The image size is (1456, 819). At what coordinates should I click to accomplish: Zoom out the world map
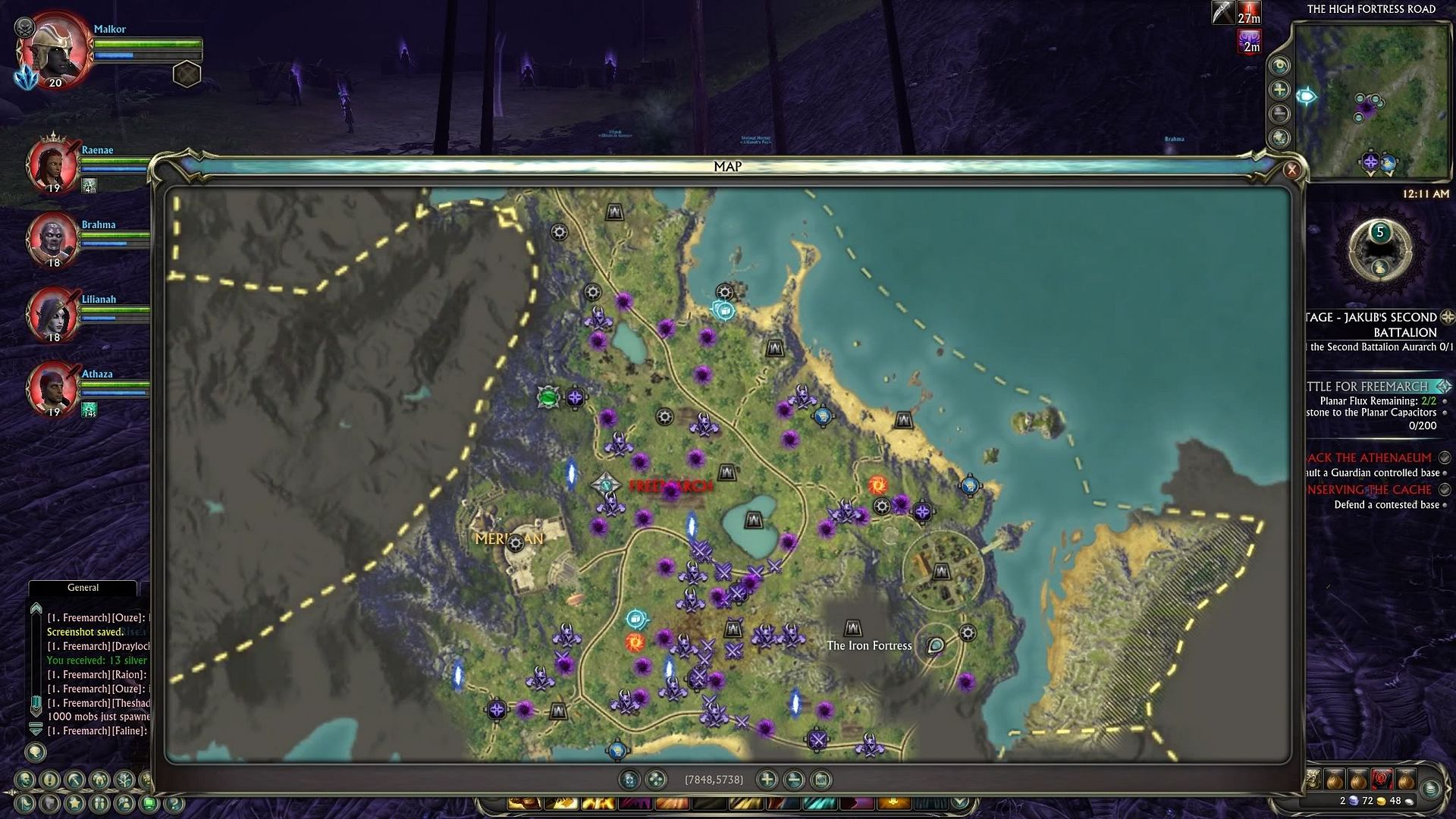pyautogui.click(x=794, y=779)
